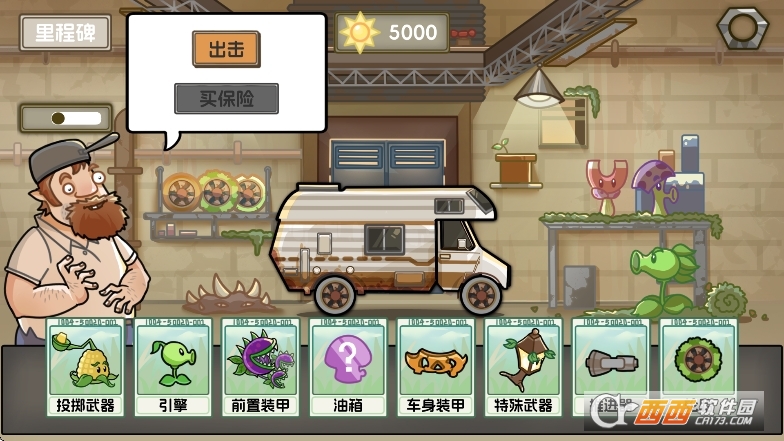Pick the 油箱 mystery mushroom card
The image size is (784, 441).
pos(347,366)
